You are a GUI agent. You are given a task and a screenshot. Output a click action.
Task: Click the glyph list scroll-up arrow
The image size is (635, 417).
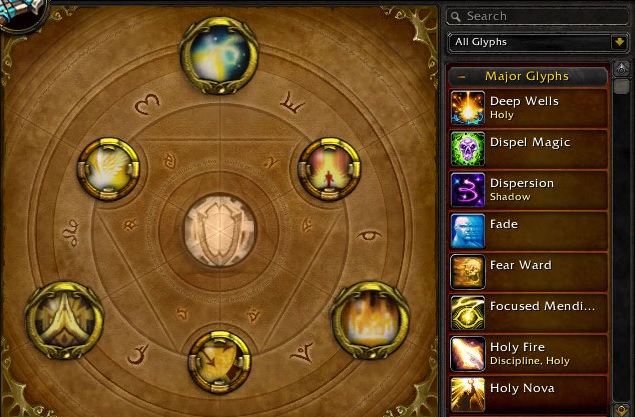tap(622, 72)
